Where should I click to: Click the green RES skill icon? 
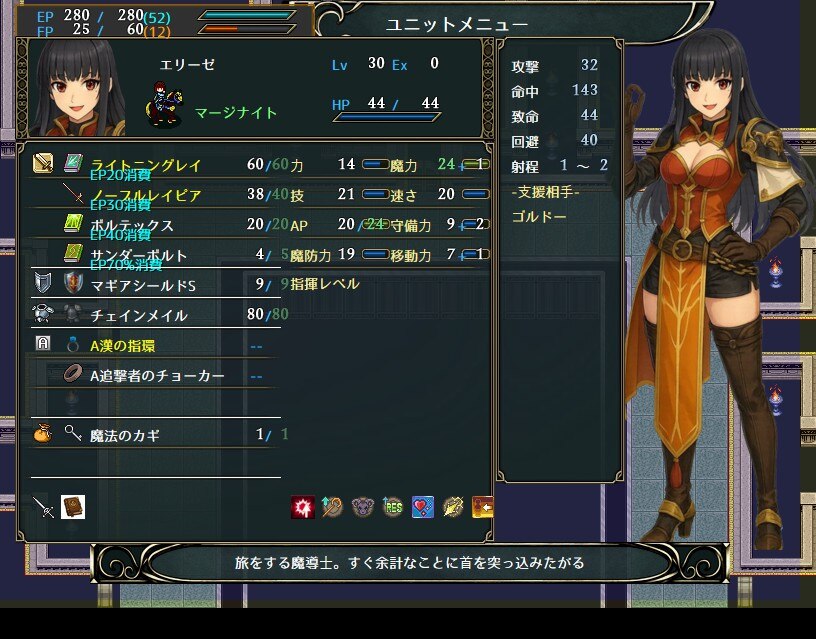(x=392, y=507)
